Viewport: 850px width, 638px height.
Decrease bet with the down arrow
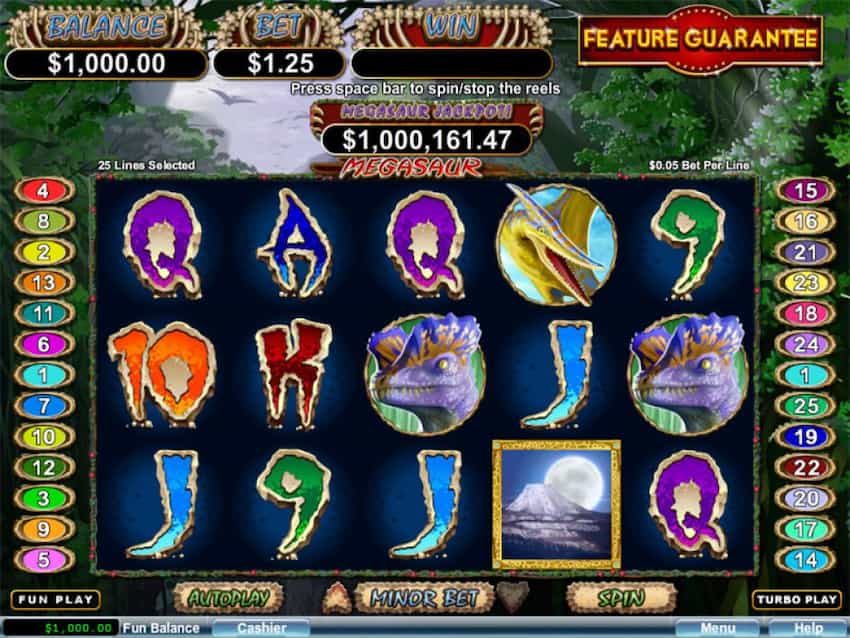click(x=512, y=598)
